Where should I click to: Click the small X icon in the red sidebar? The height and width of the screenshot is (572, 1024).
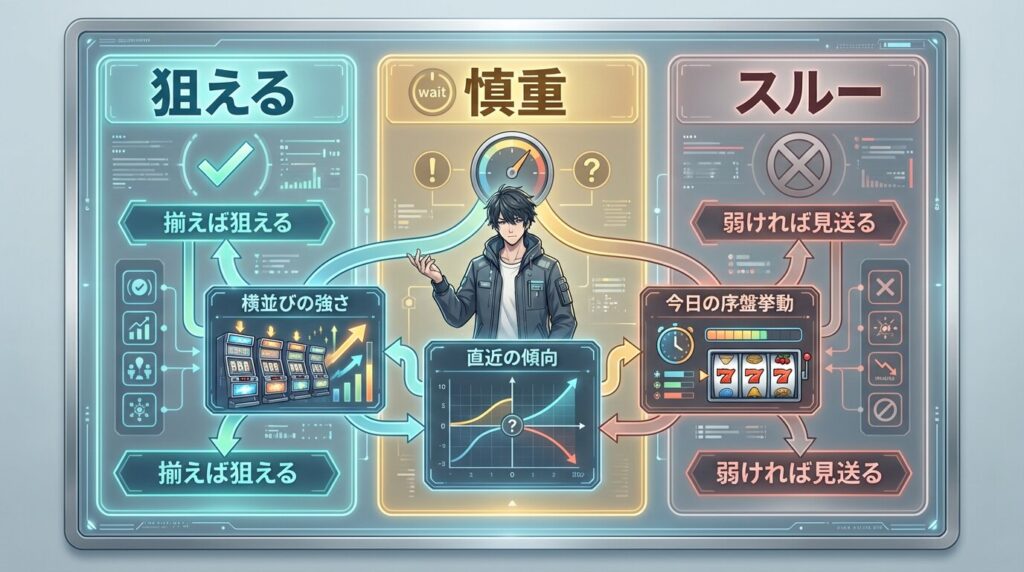[x=885, y=287]
